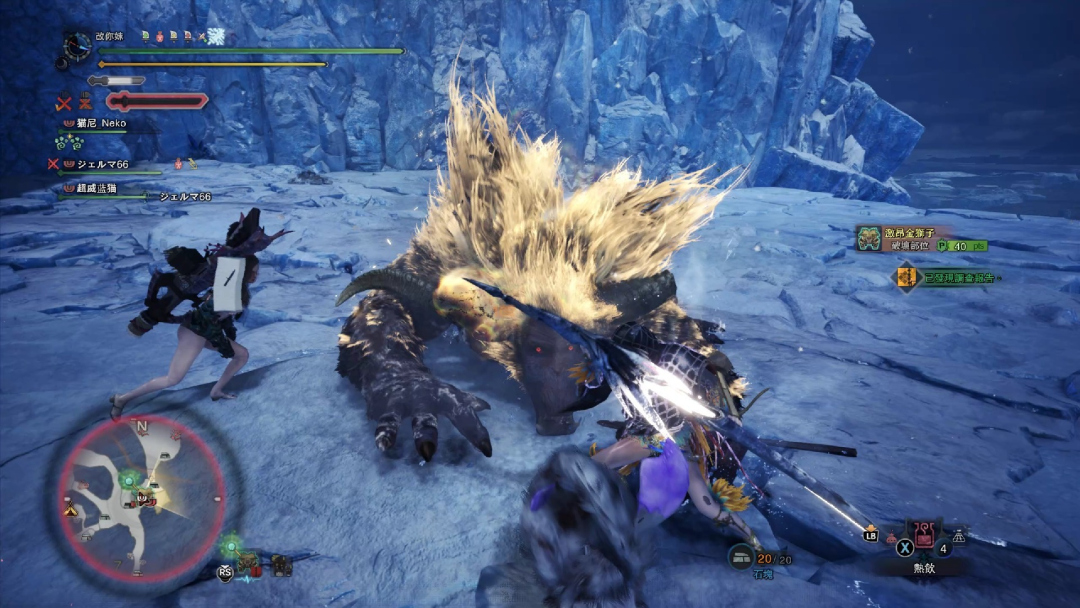Open the furious Rajang broken part notification
The height and width of the screenshot is (608, 1080).
tap(921, 238)
